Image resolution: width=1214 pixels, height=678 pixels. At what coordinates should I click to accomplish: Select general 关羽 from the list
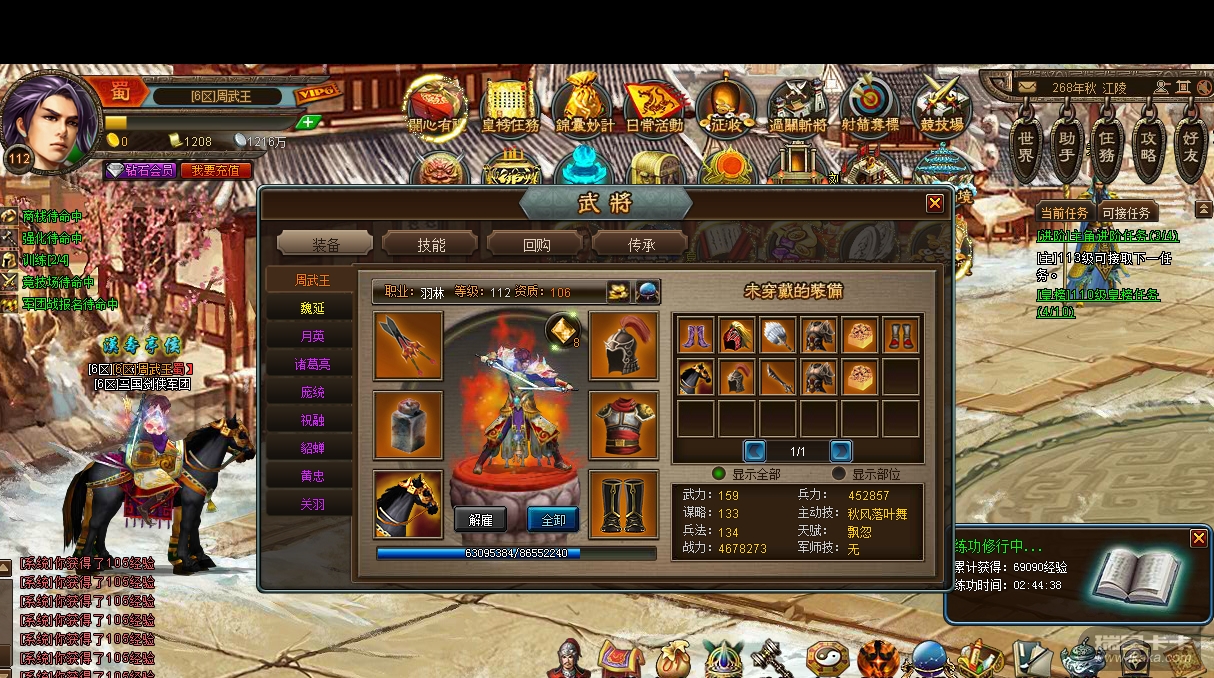pyautogui.click(x=312, y=505)
